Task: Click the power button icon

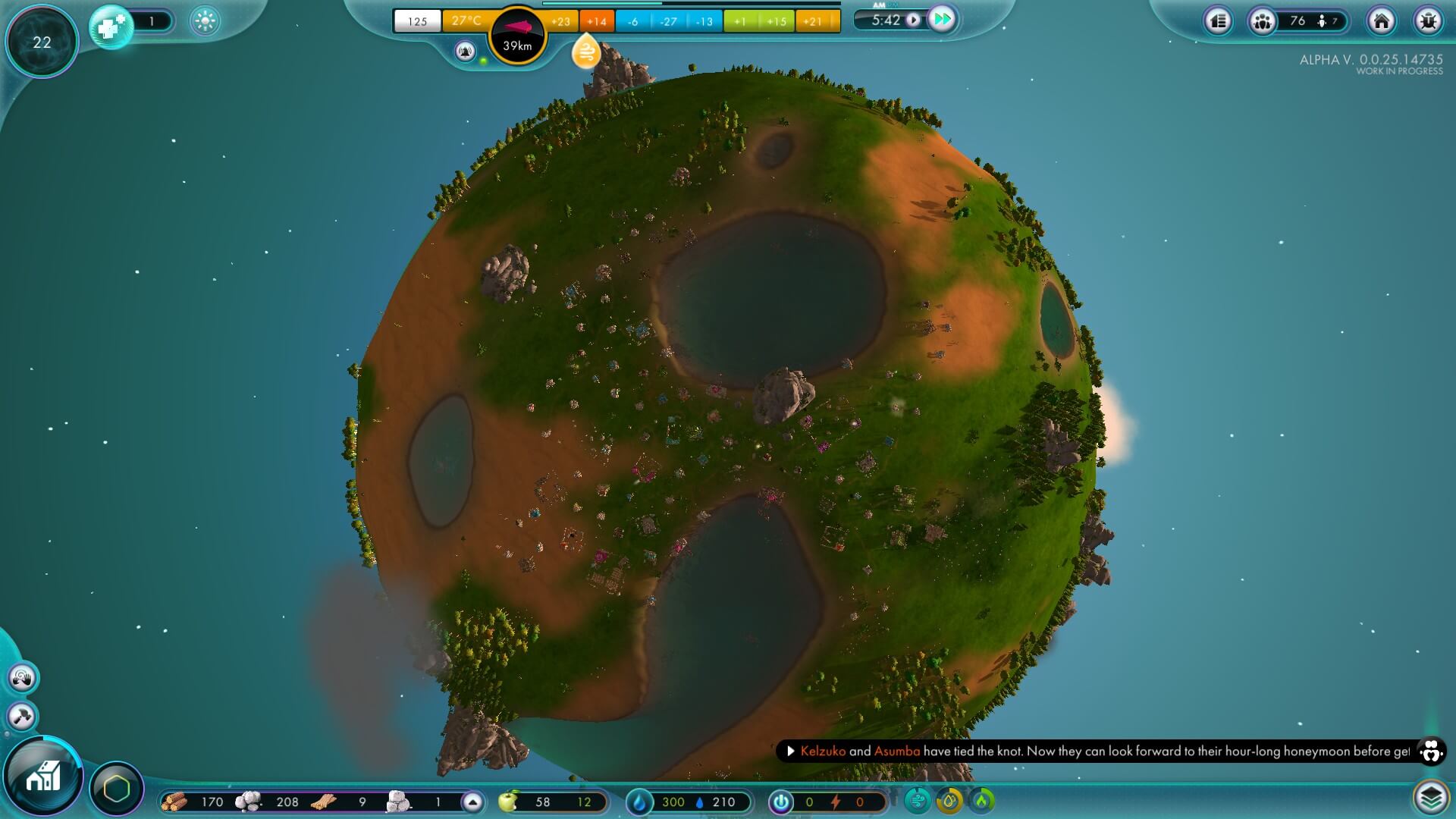Action: [780, 802]
